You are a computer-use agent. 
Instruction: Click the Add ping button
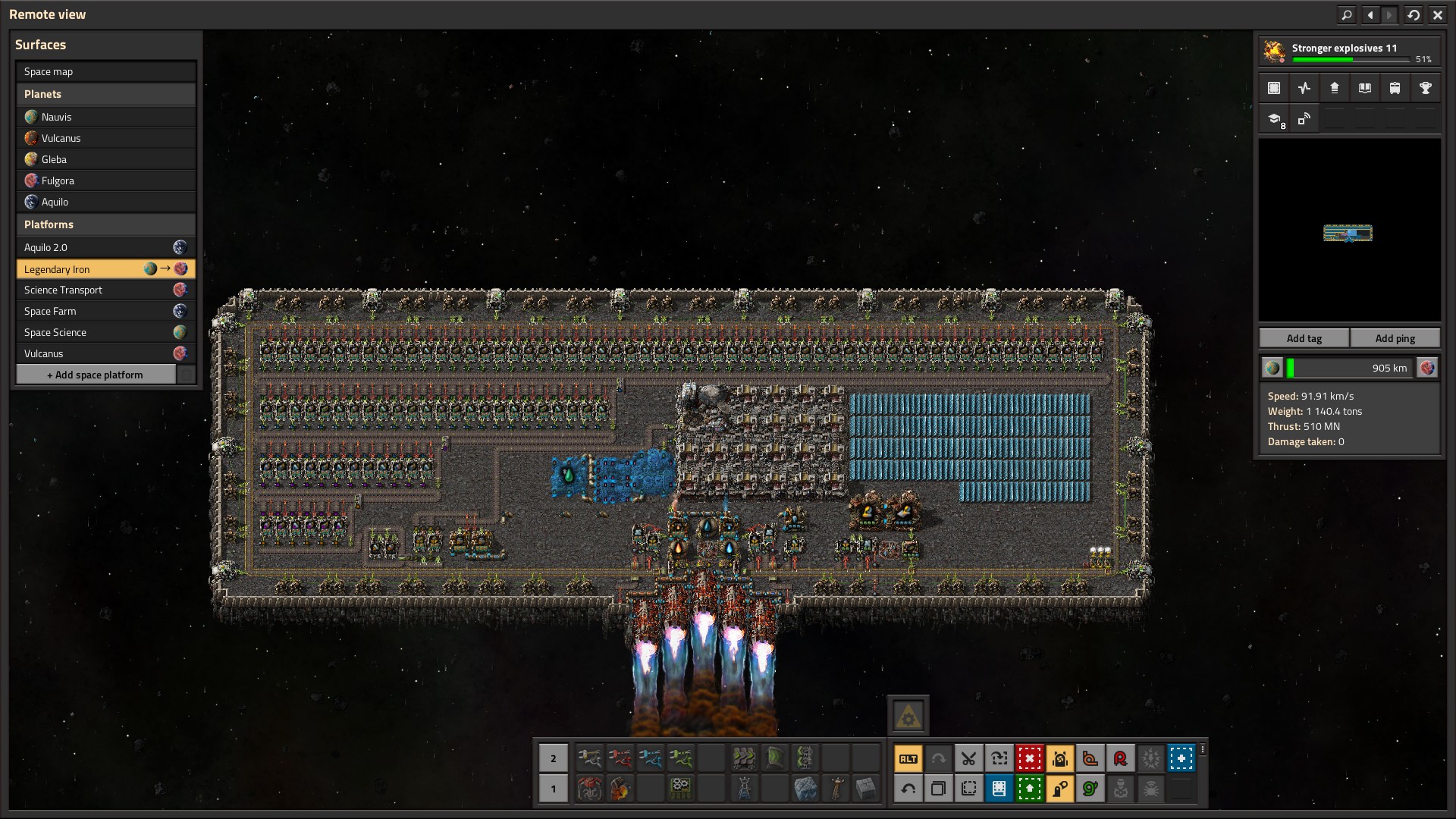pyautogui.click(x=1395, y=338)
